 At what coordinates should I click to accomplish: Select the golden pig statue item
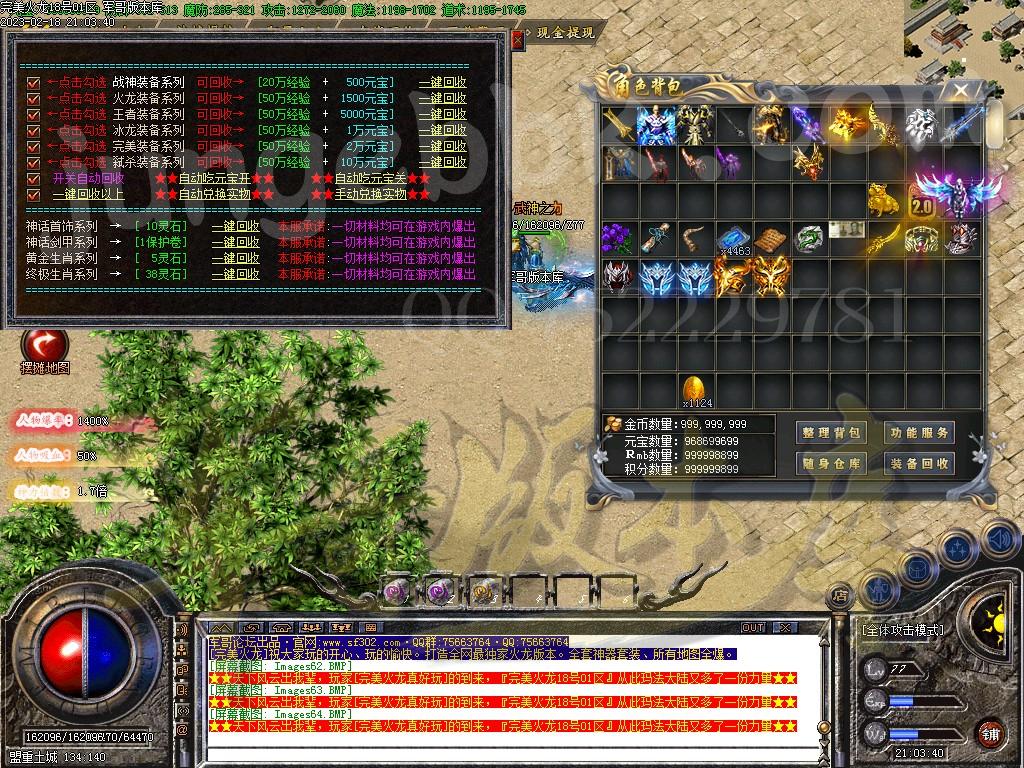[882, 200]
